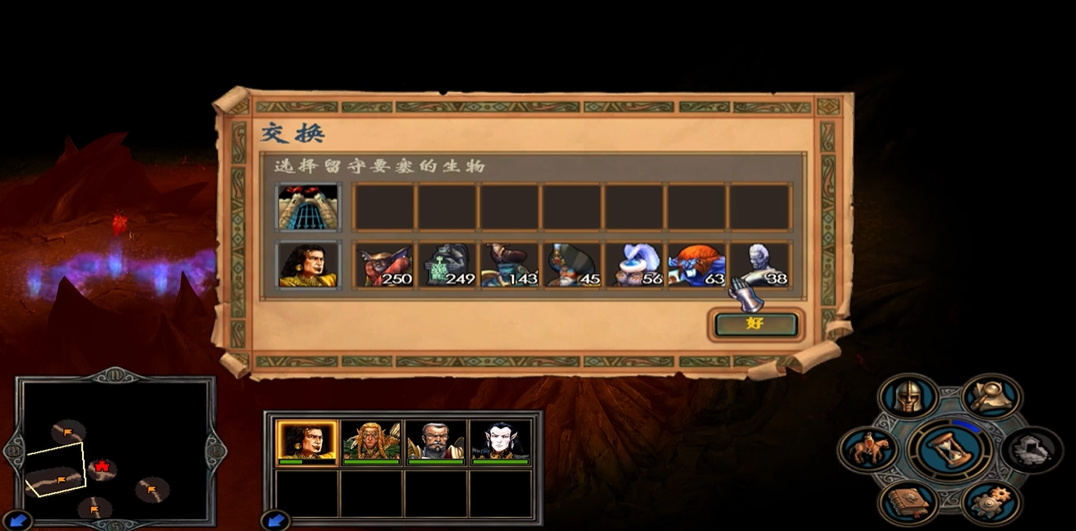
Task: Collapse the minimap with its blue arrow
Action: 18,520
